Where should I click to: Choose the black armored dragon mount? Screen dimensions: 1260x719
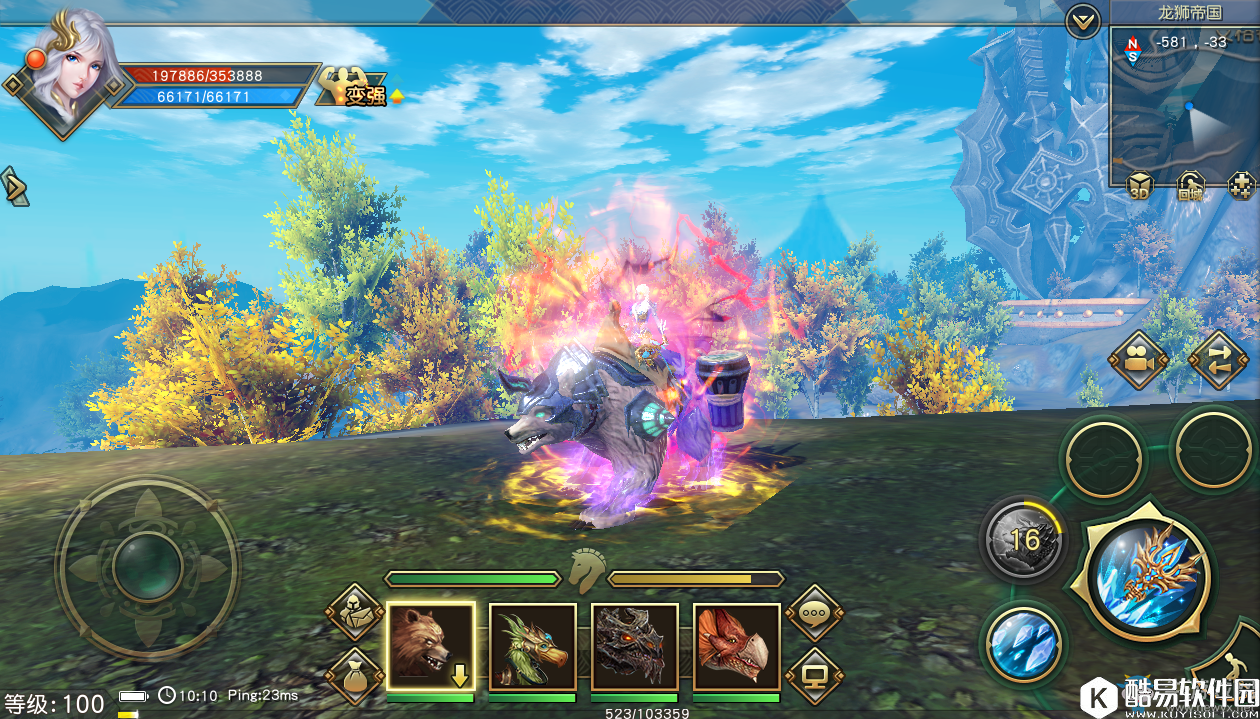pyautogui.click(x=634, y=646)
